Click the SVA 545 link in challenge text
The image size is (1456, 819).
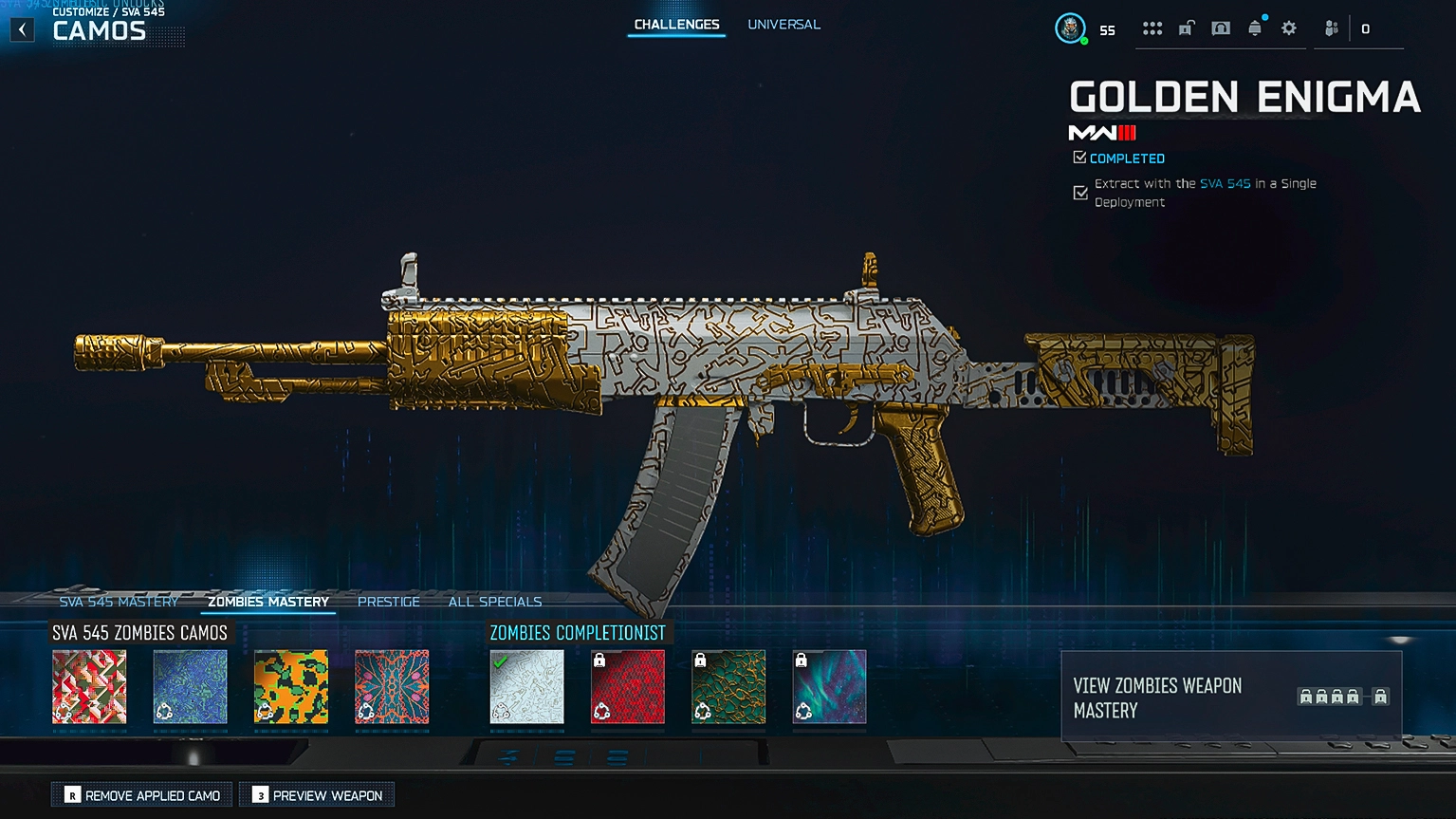click(1224, 183)
